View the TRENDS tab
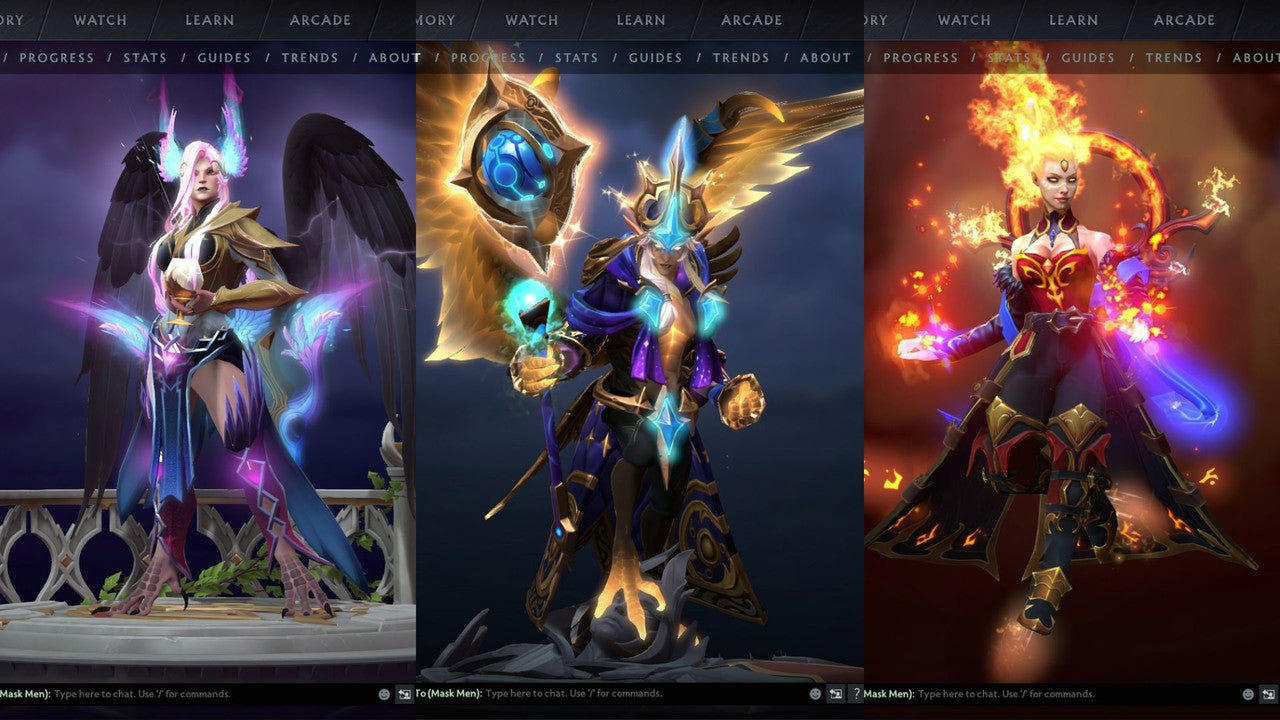 pos(310,57)
